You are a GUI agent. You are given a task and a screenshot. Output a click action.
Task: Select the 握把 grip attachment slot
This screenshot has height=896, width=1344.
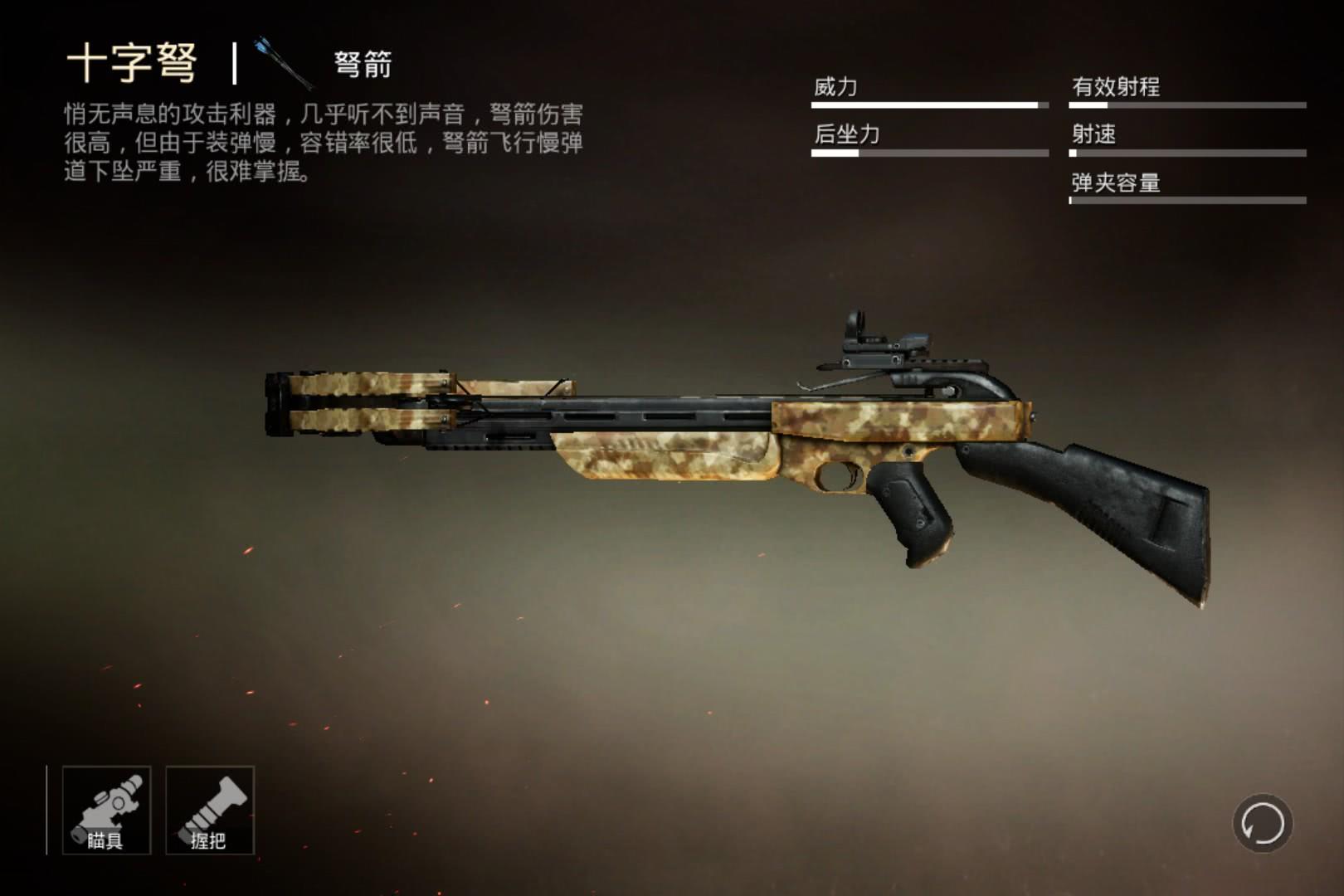(x=210, y=810)
